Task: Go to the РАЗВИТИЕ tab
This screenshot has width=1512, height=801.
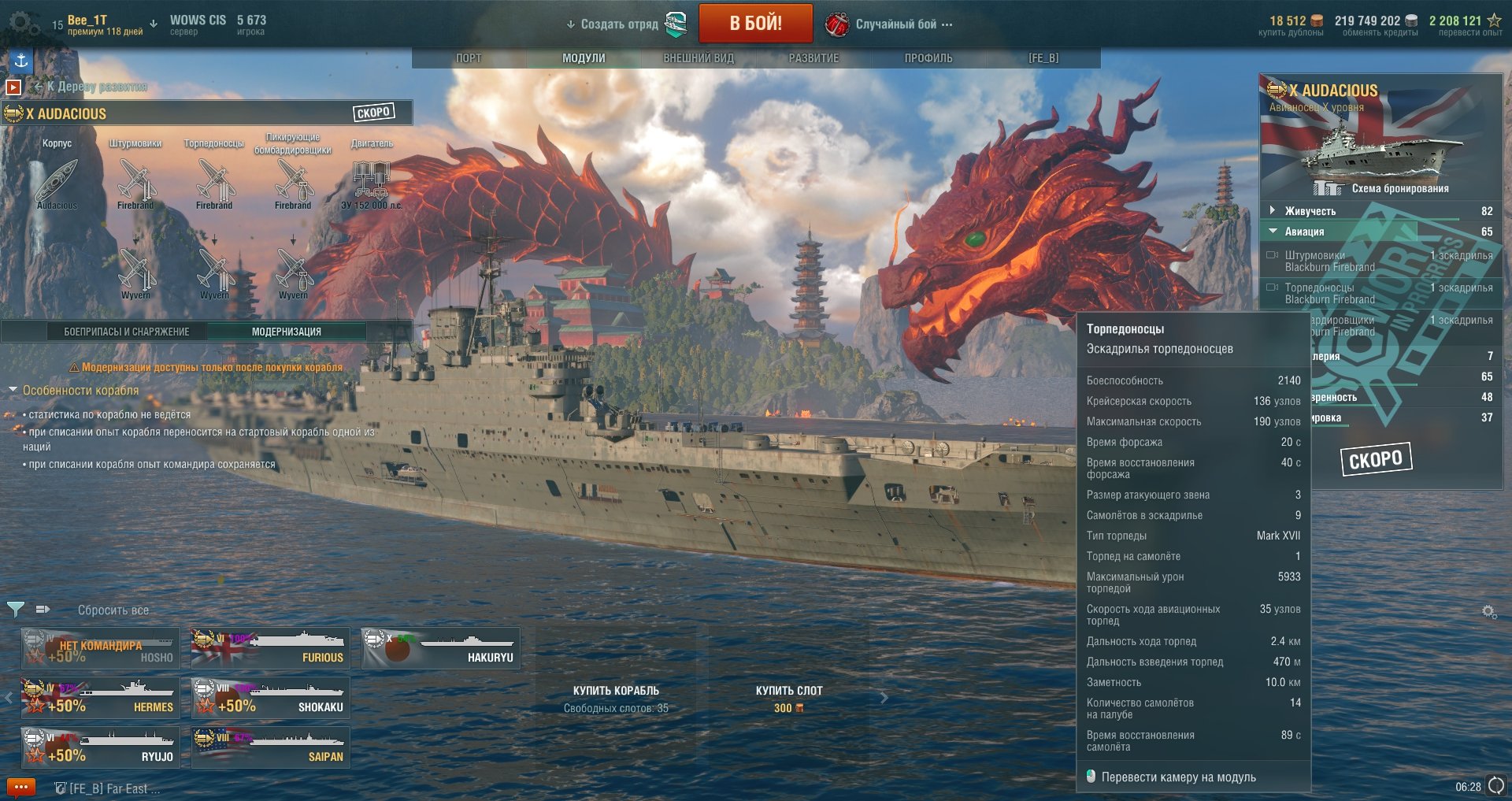Action: 813,58
